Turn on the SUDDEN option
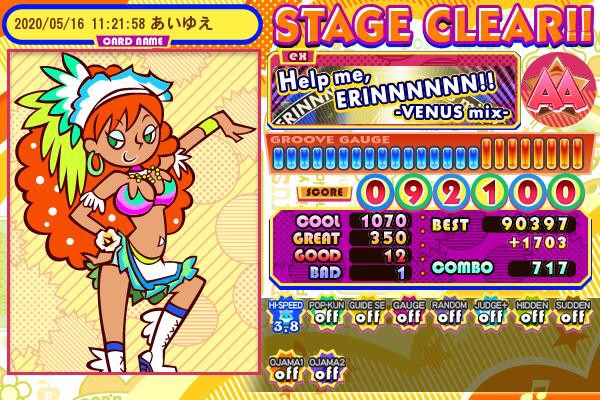The width and height of the screenshot is (600, 400). 571,314
